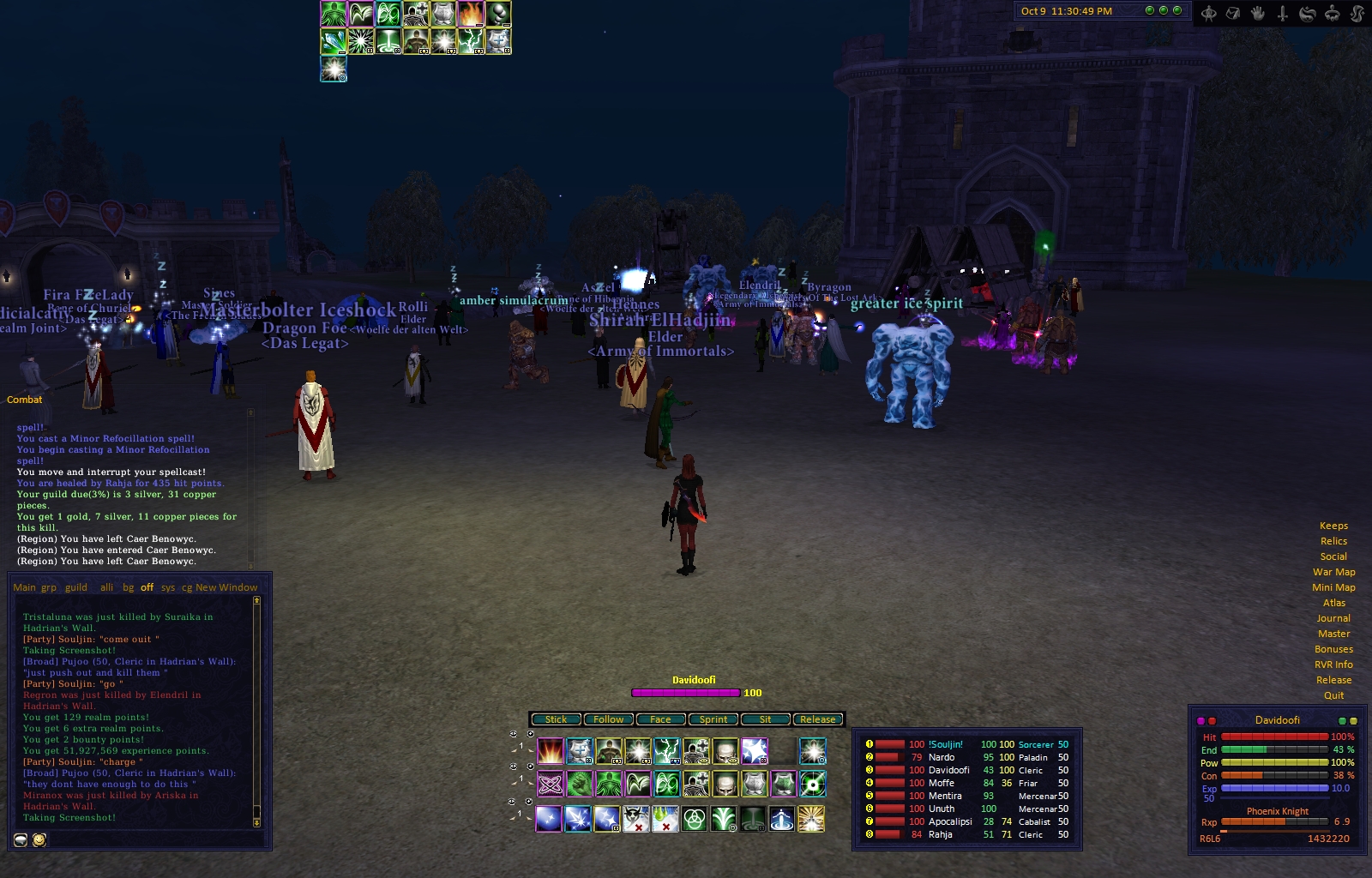Toggle Sprint from the command bar
The width and height of the screenshot is (1372, 878).
click(x=713, y=719)
